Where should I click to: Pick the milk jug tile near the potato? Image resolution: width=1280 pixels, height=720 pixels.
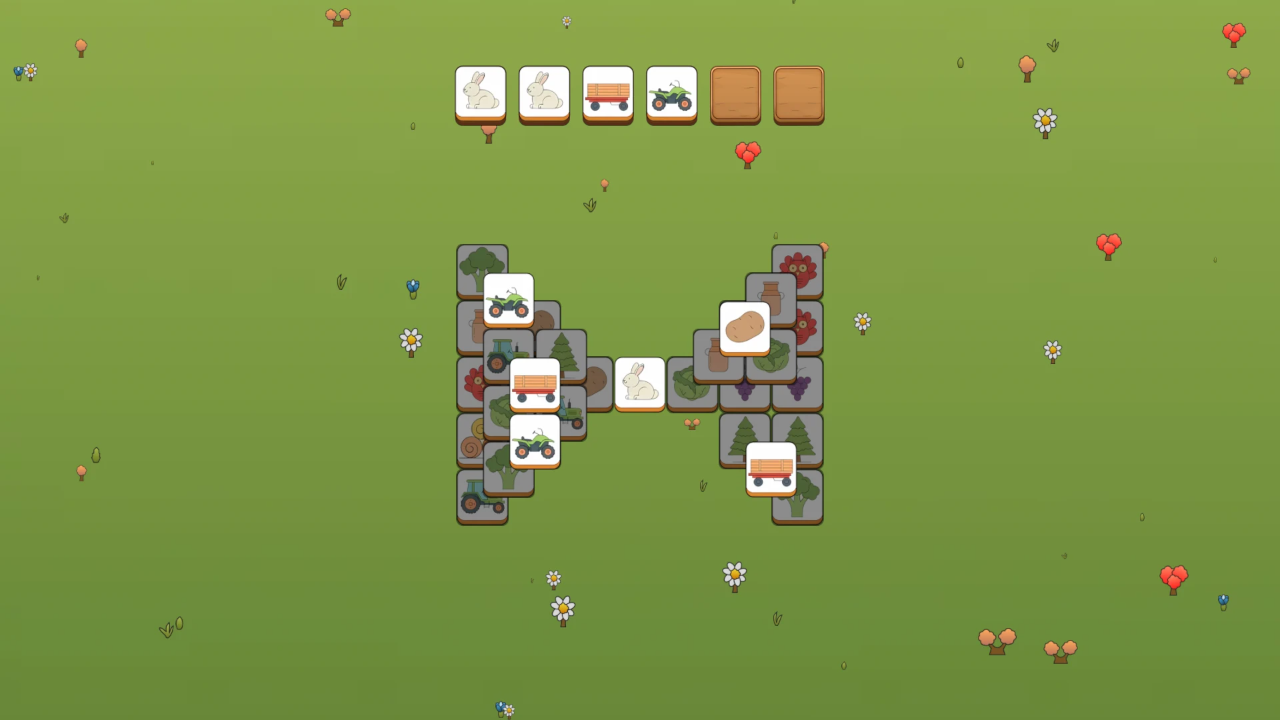coord(770,292)
